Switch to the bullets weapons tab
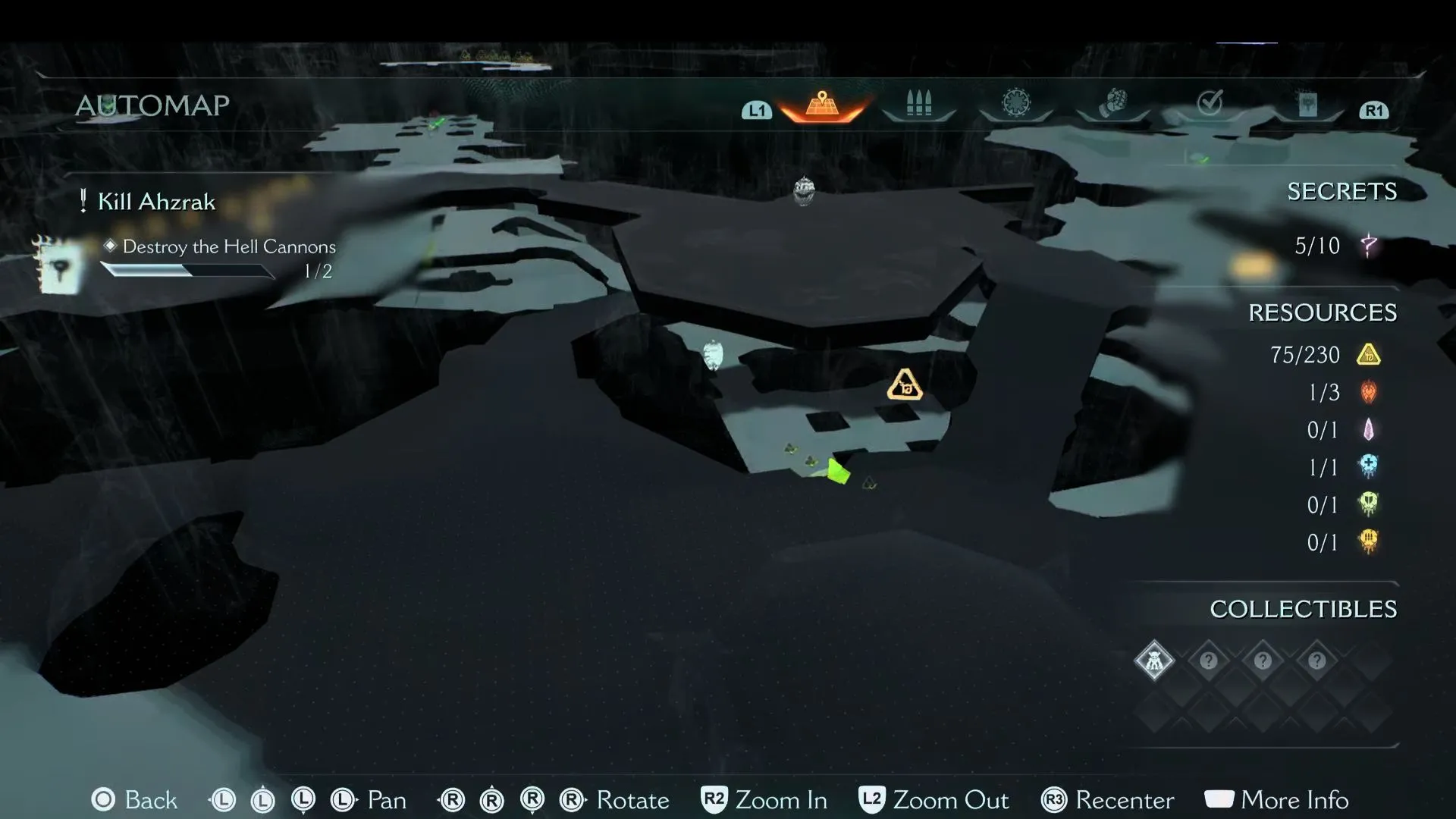The width and height of the screenshot is (1456, 819). (918, 104)
